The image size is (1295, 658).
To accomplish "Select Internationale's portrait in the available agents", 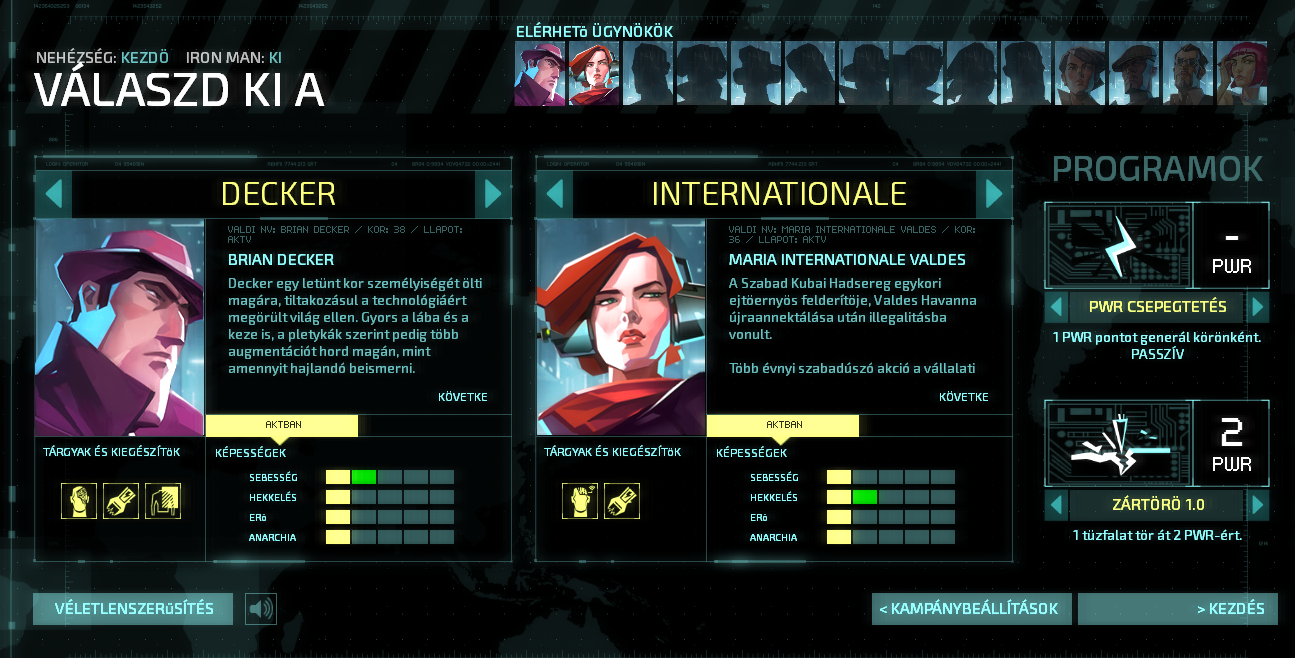I will pos(594,73).
